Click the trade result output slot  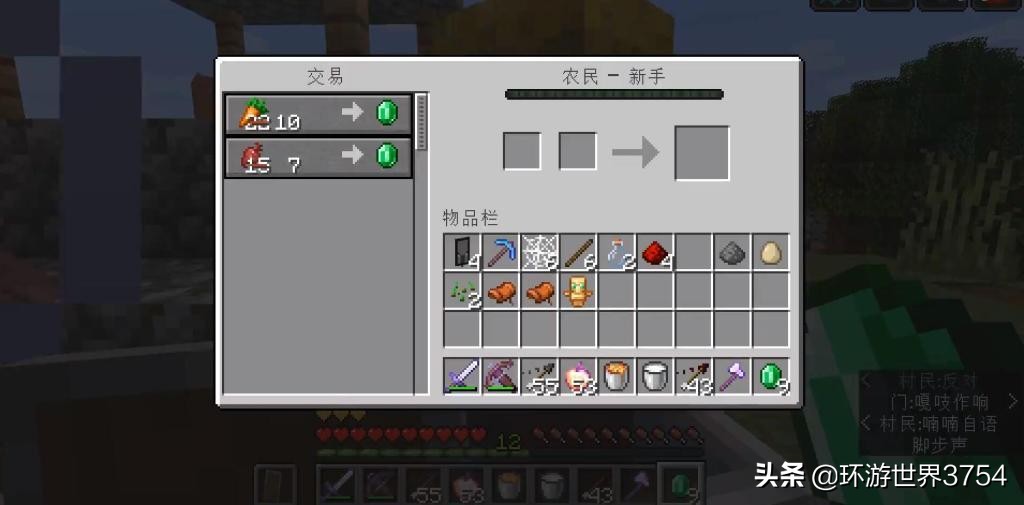702,153
